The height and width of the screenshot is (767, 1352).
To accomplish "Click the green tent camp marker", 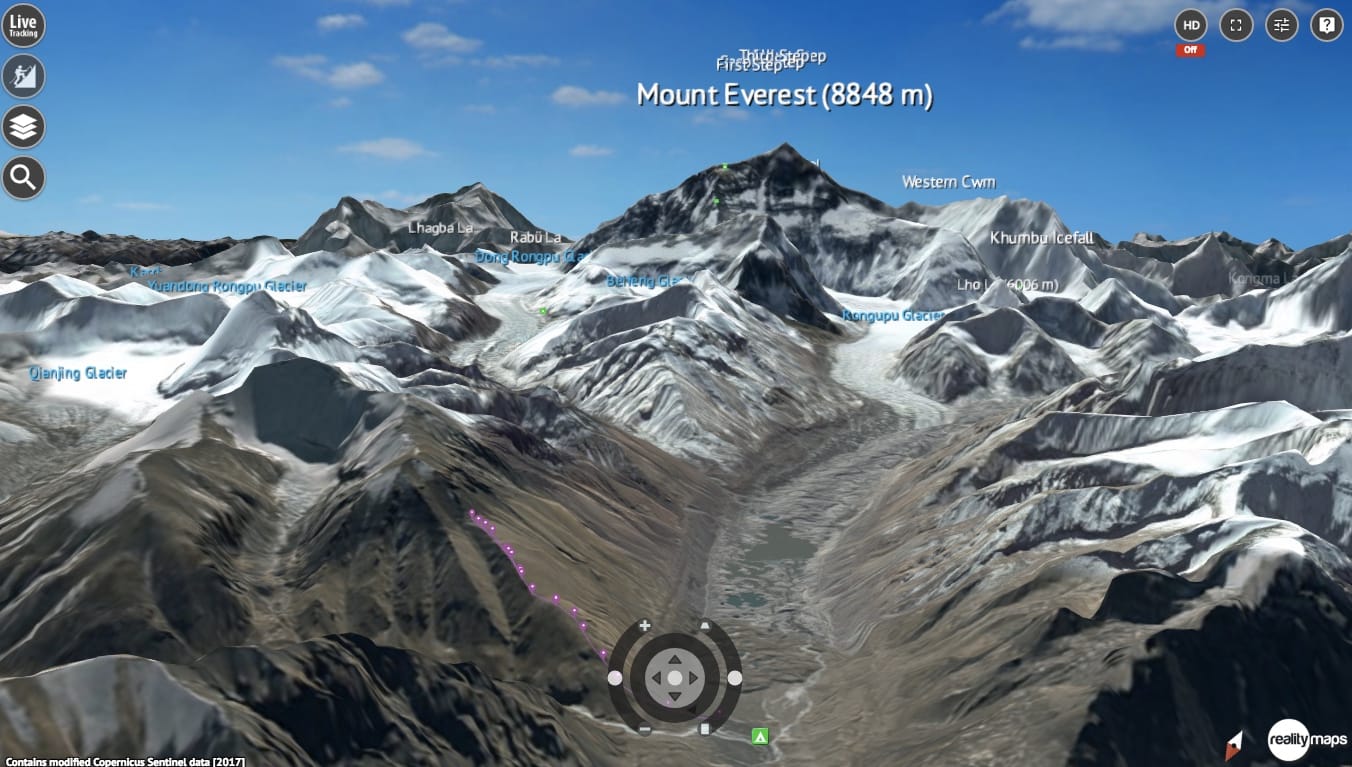I will (x=759, y=737).
